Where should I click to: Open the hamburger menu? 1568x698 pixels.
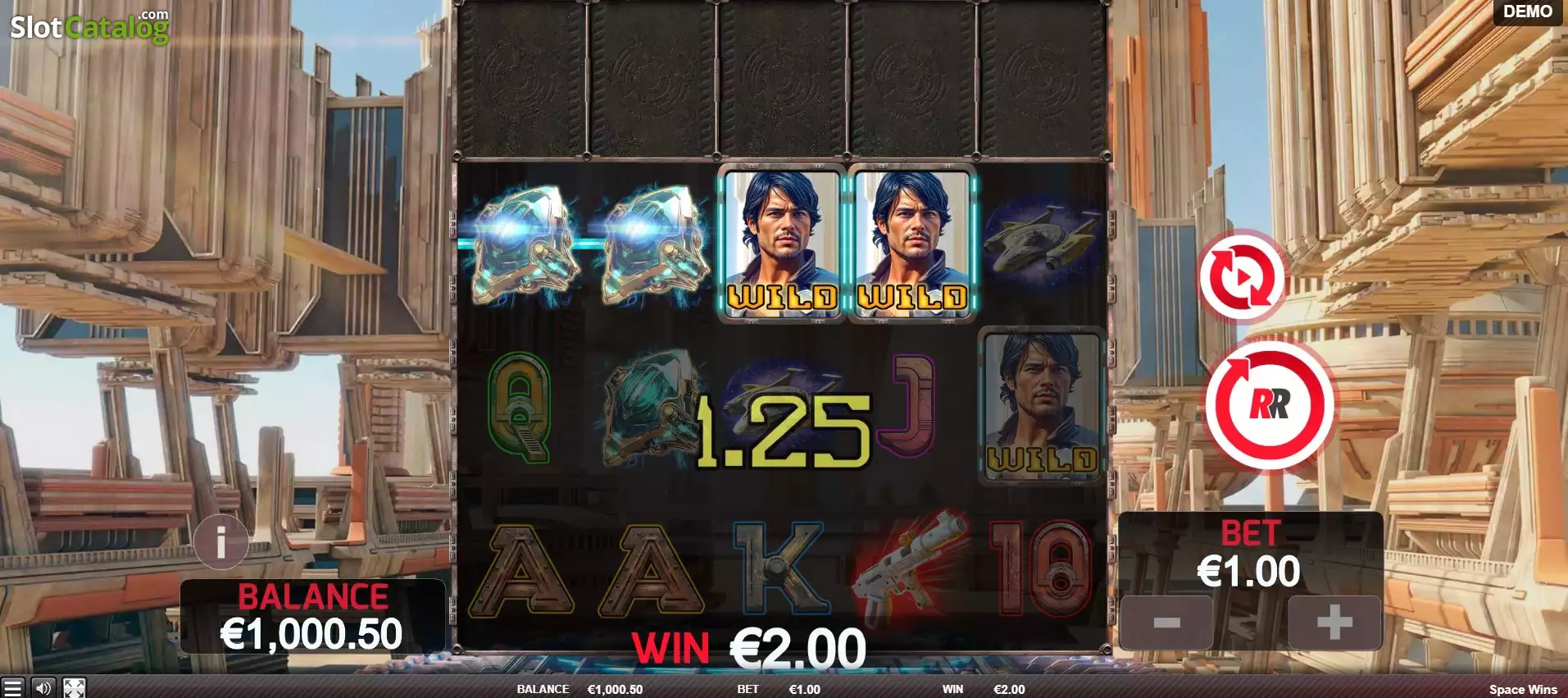[12, 687]
